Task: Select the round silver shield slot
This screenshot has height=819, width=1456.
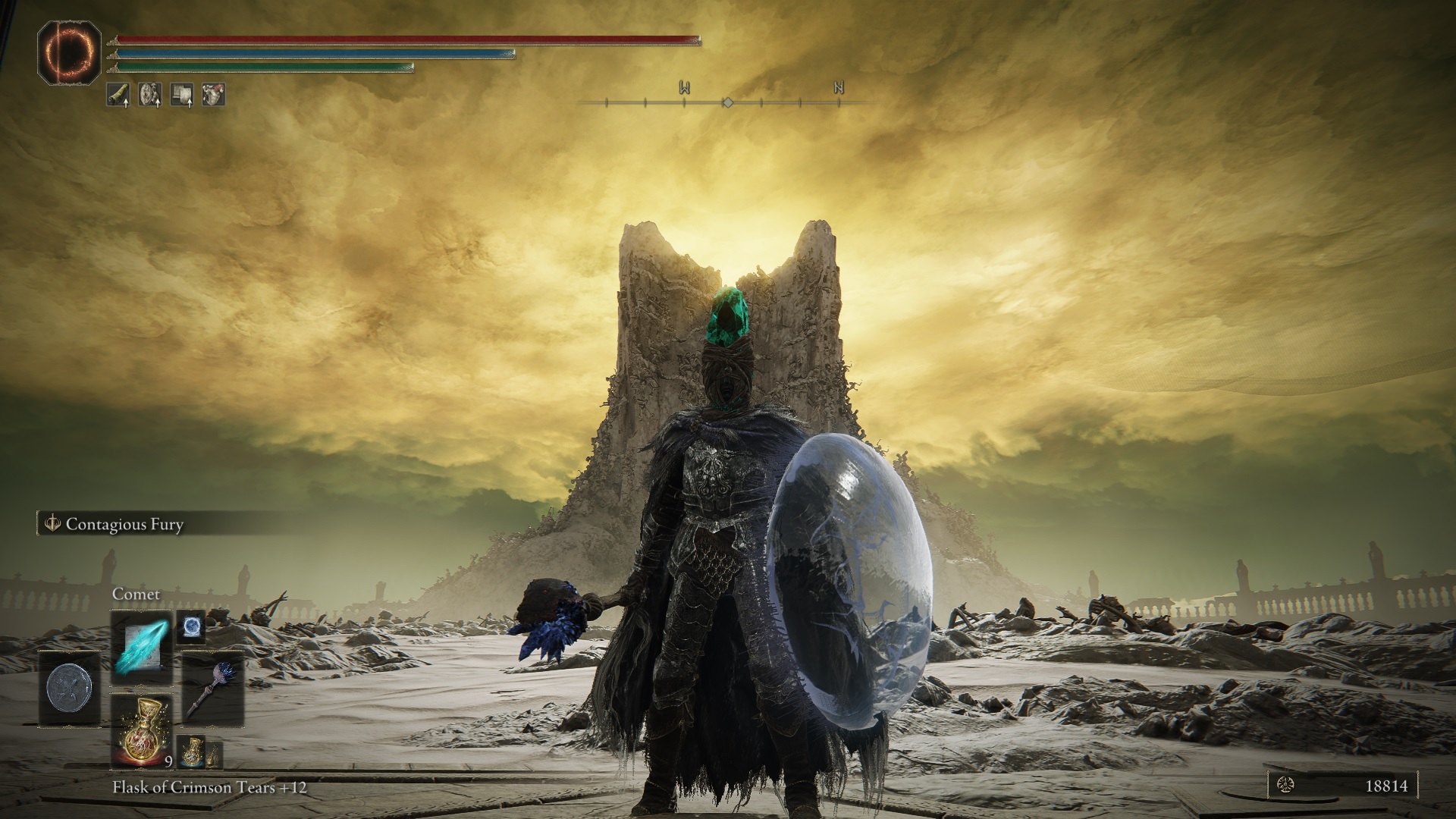Action: pos(69,689)
